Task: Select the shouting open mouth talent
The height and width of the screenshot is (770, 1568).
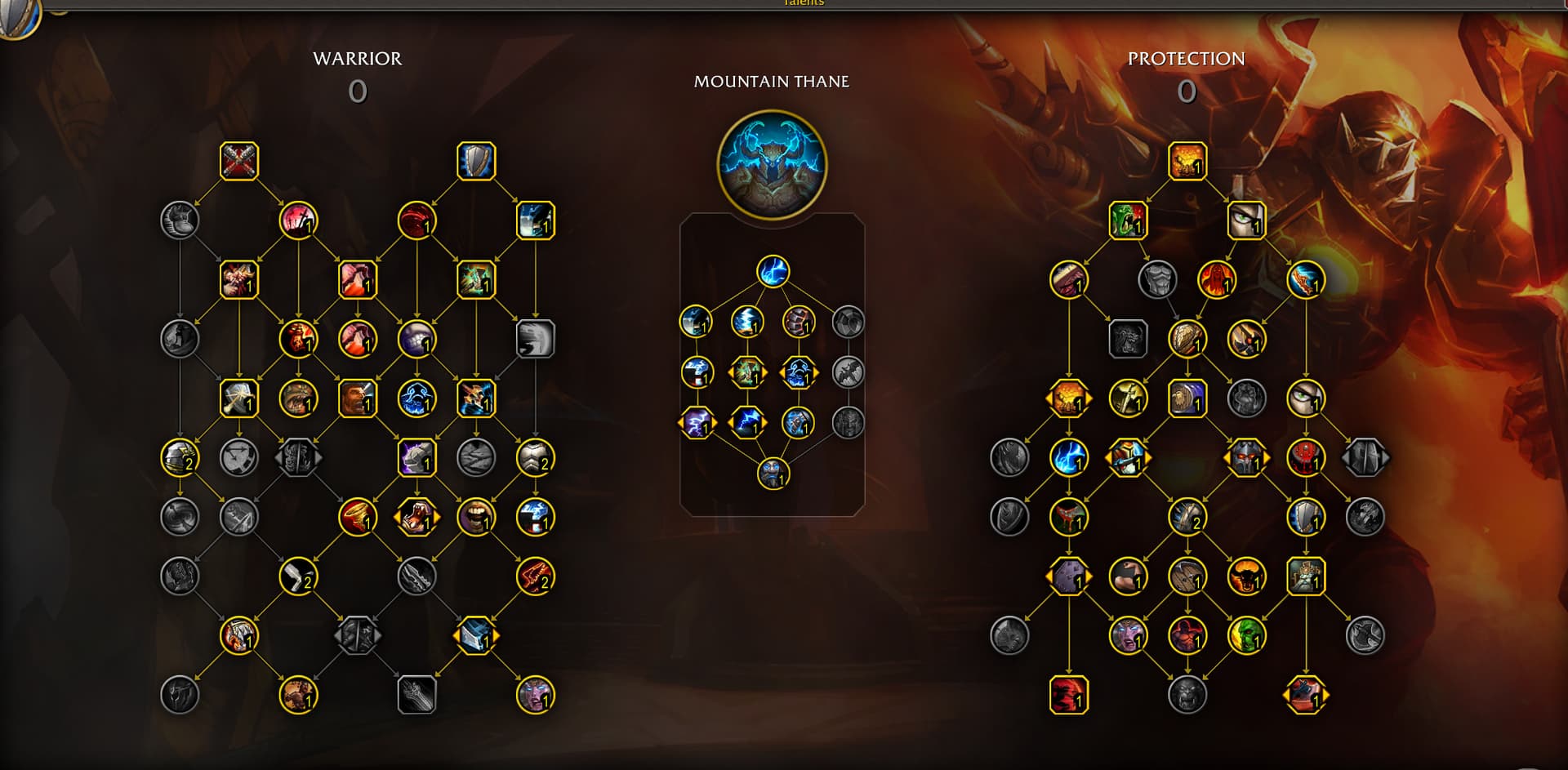Action: coord(476,517)
